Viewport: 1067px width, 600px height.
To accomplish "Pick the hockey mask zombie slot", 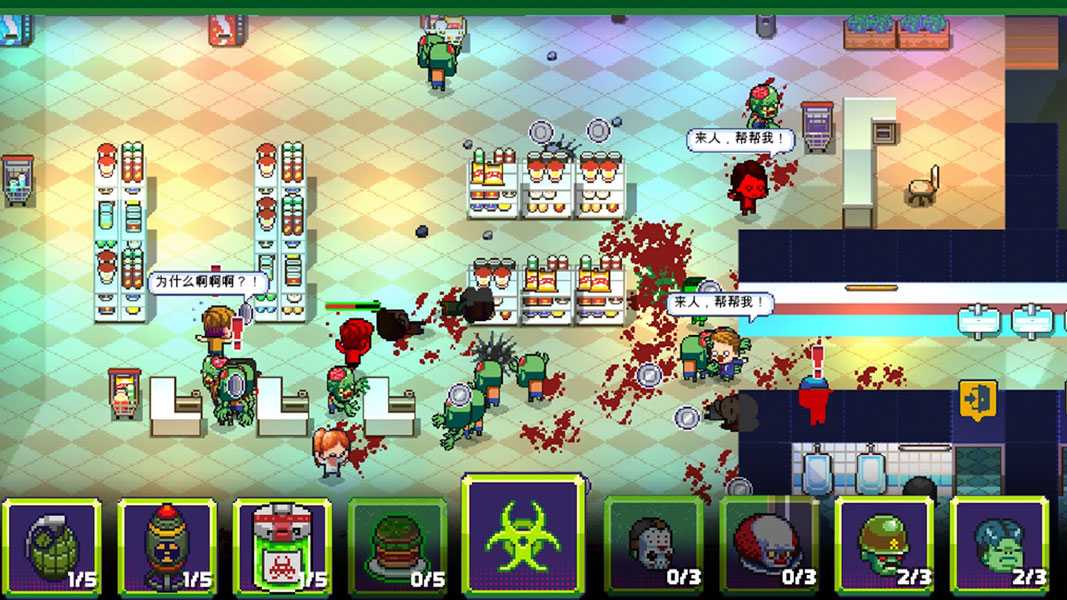I will [654, 546].
